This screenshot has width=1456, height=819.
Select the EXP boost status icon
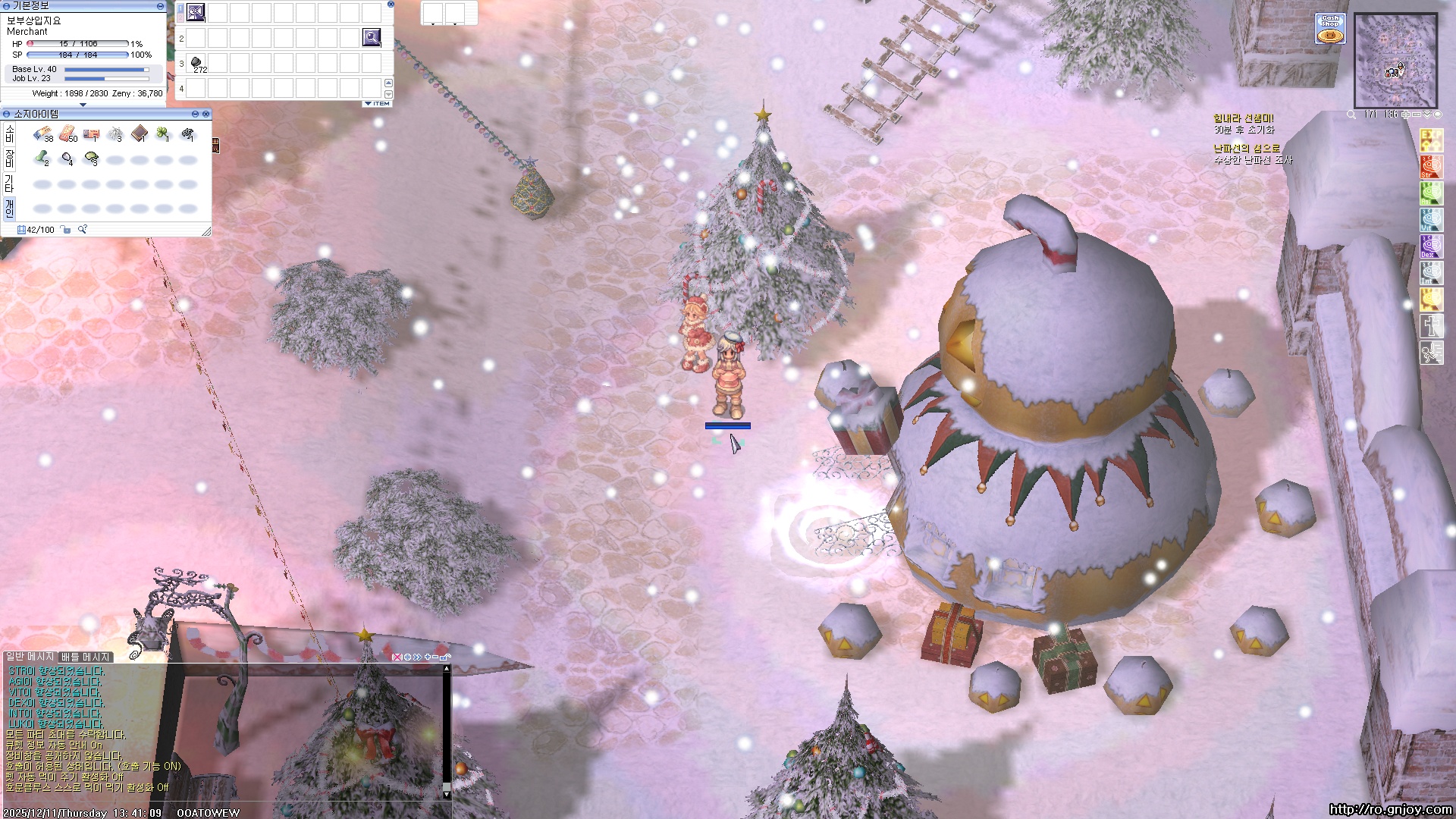1431,140
